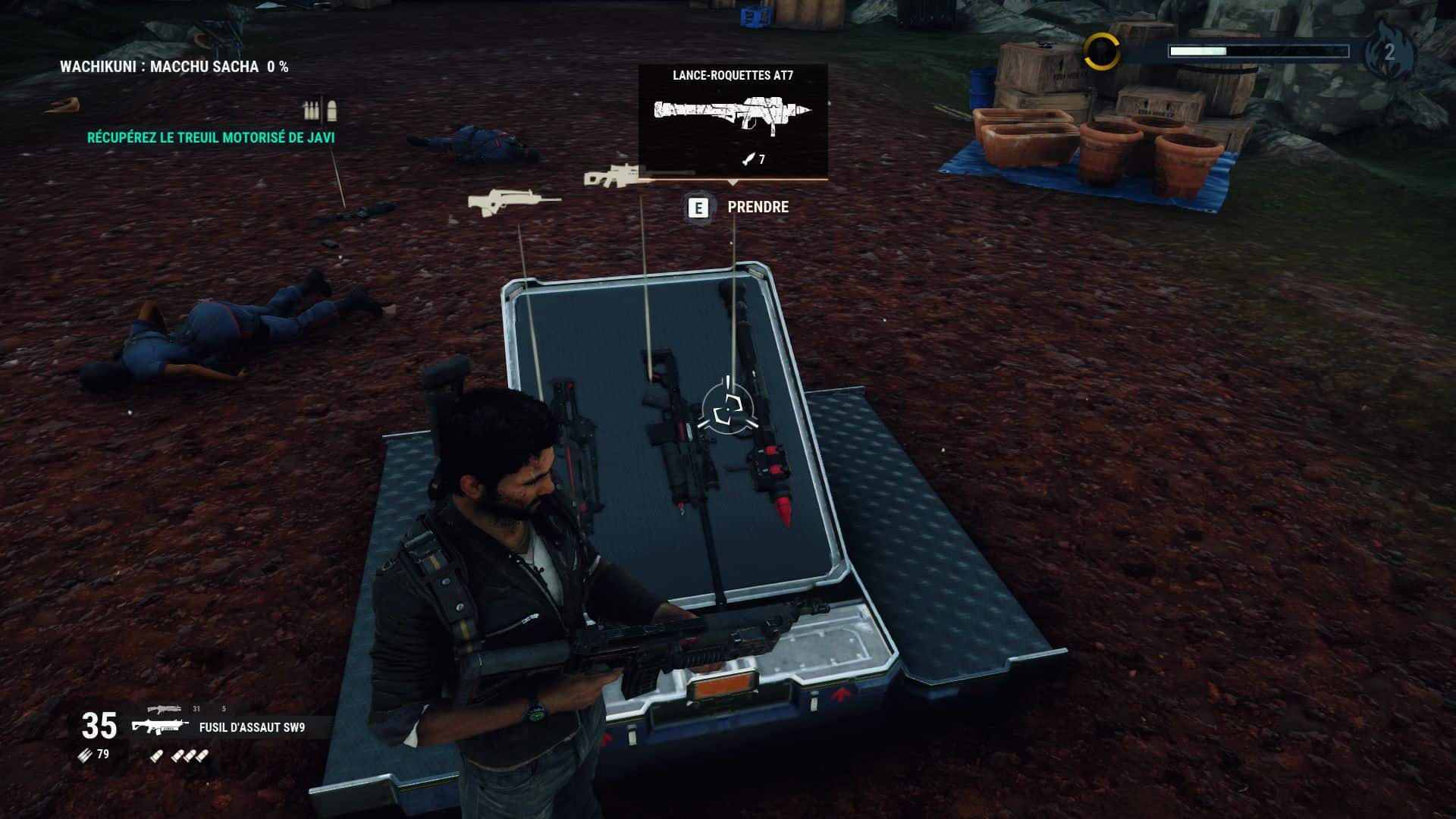Click the flame heat level icon

(x=1389, y=52)
